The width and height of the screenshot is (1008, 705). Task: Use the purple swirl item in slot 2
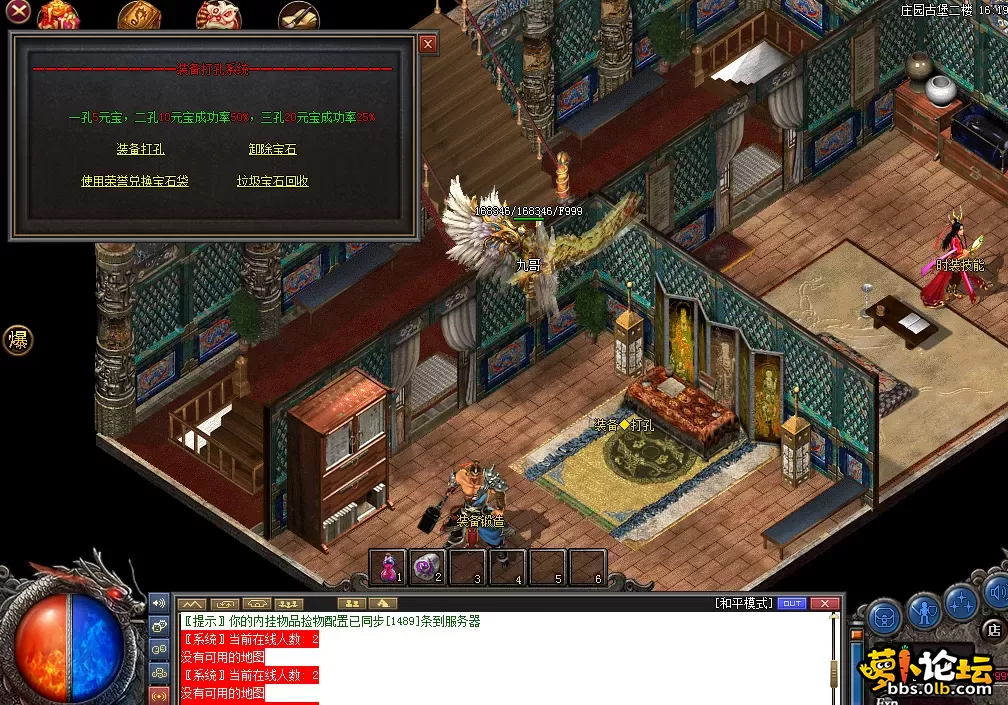428,567
